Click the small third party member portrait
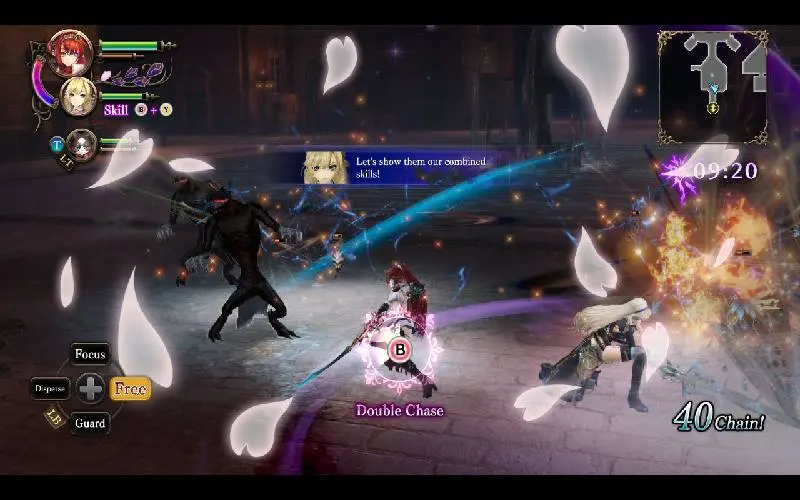The width and height of the screenshot is (800, 500). coord(82,145)
